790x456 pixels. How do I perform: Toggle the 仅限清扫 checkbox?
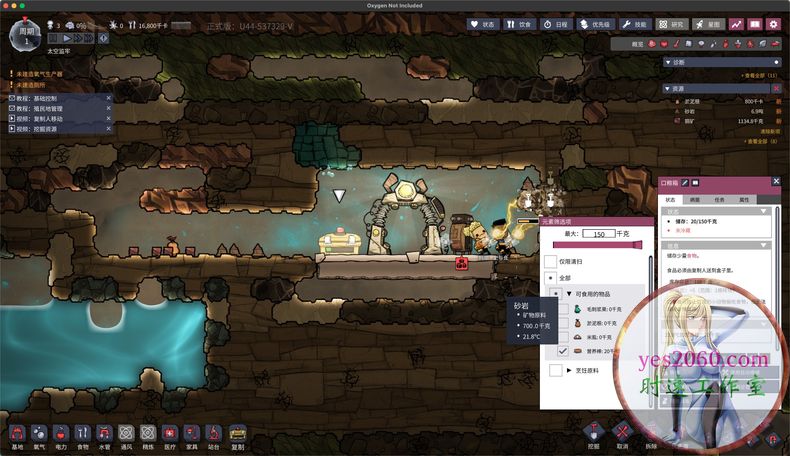(550, 261)
